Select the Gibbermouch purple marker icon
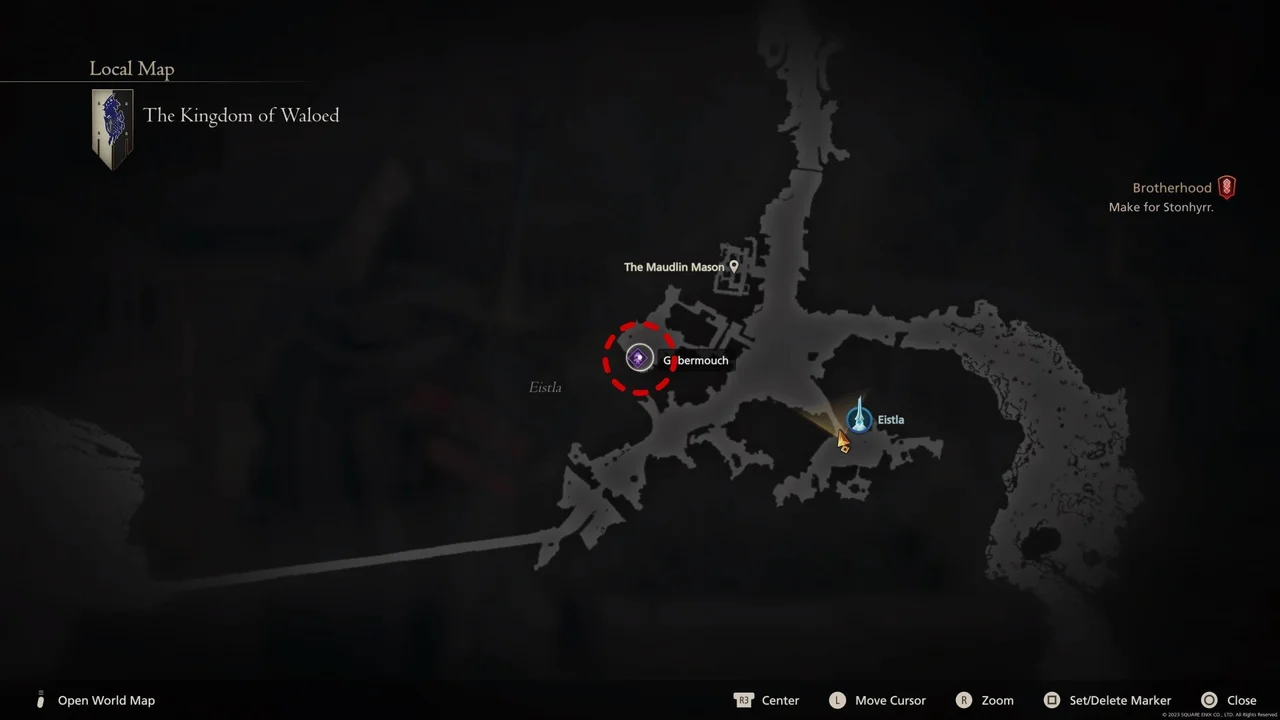 tap(639, 357)
